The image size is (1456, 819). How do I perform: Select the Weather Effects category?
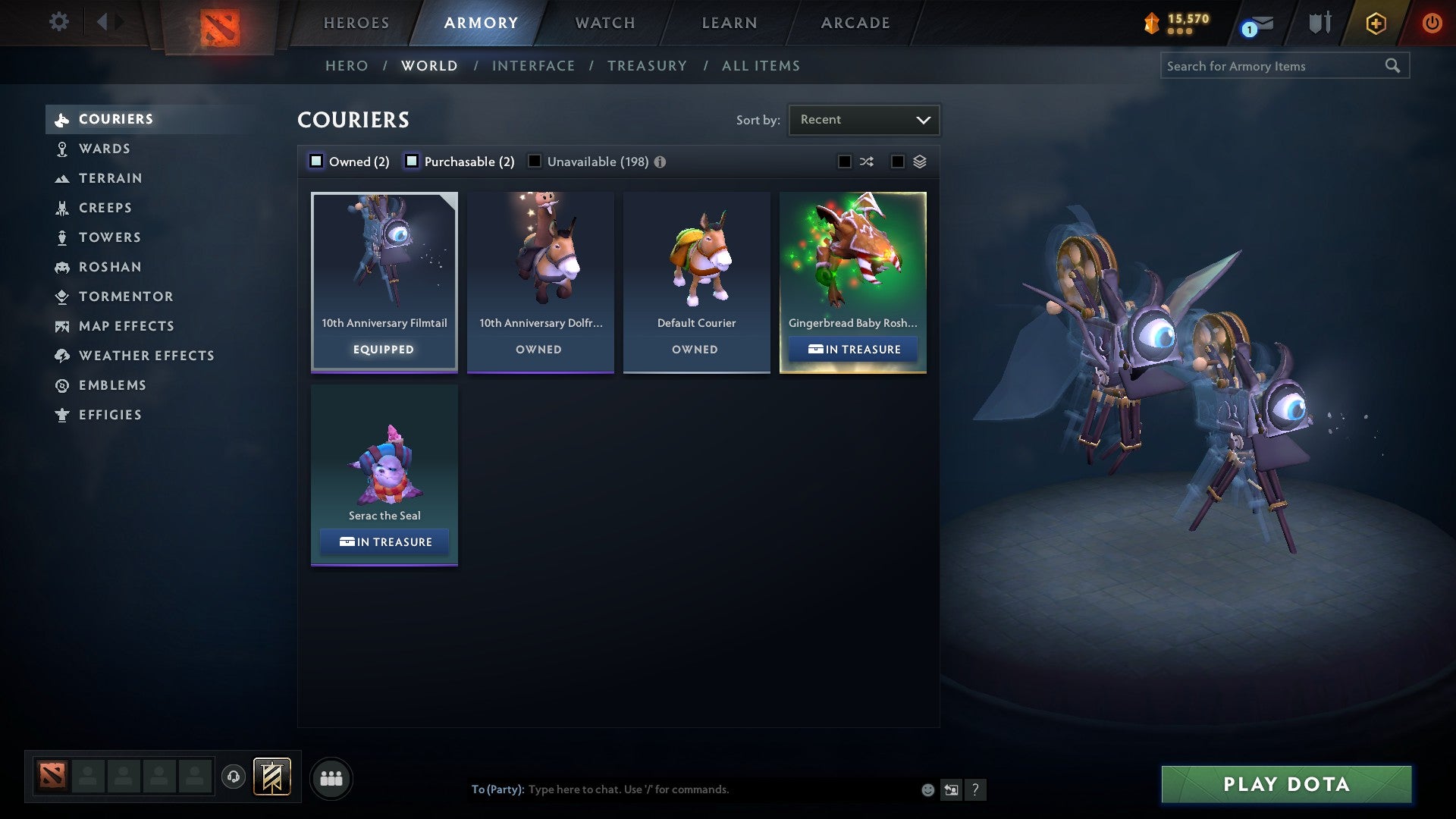[146, 356]
